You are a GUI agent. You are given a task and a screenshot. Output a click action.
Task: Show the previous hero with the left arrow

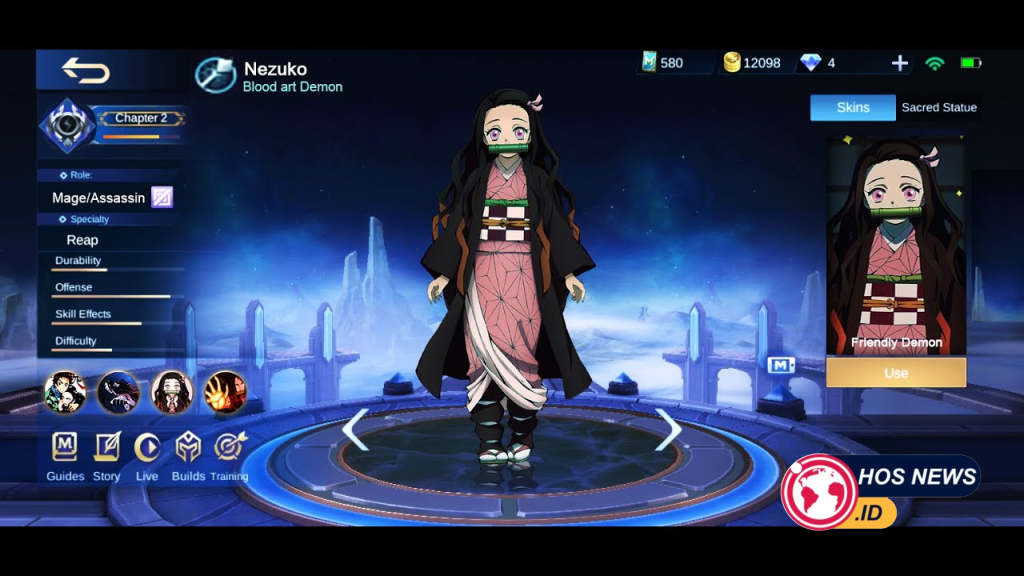pyautogui.click(x=356, y=430)
